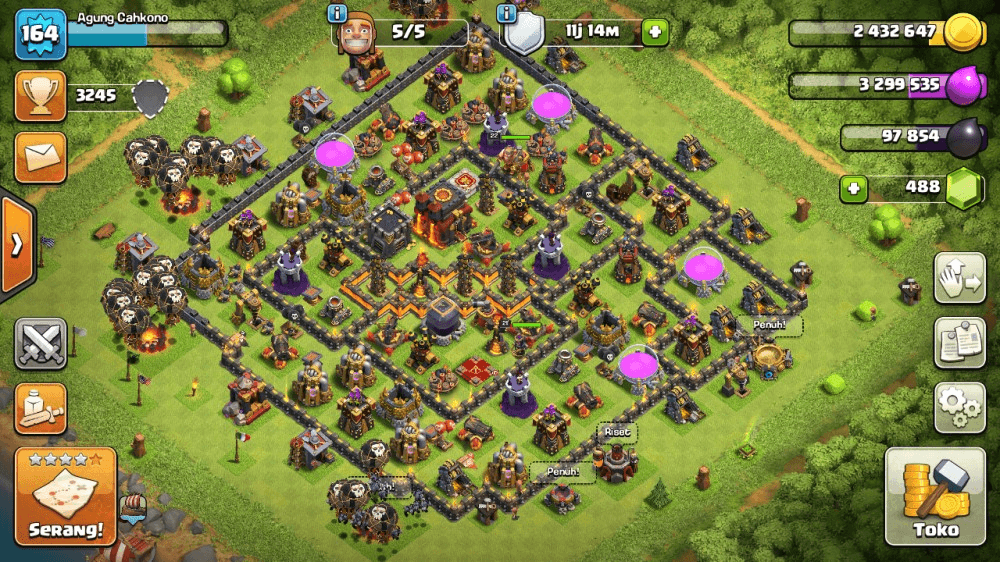Viewport: 1000px width, 562px height.
Task: Open the Toko shop menu
Action: [935, 497]
